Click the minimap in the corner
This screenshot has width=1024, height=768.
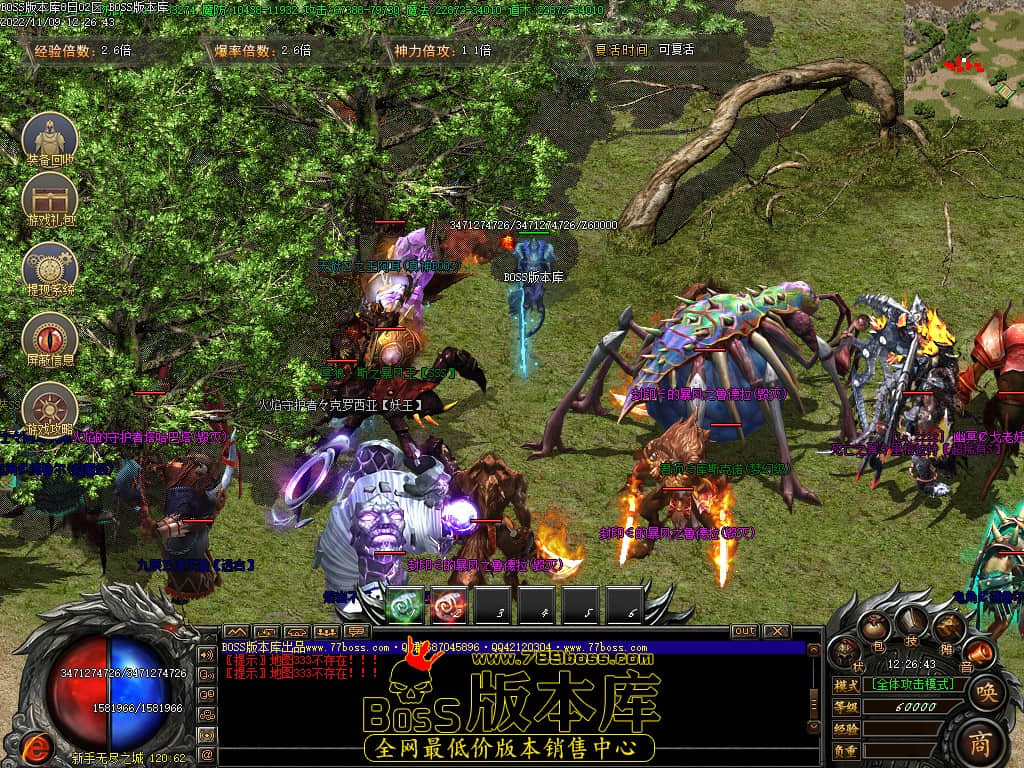tap(964, 58)
